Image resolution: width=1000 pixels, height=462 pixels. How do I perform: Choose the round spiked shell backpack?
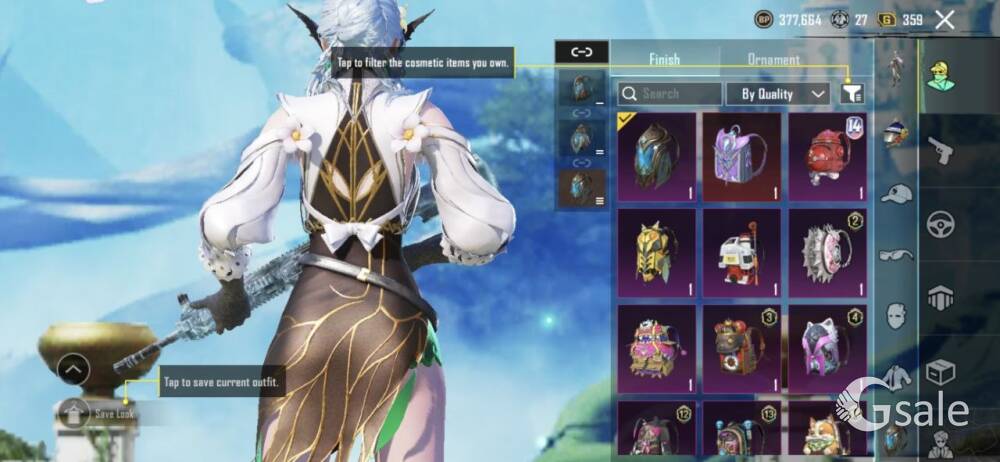826,252
